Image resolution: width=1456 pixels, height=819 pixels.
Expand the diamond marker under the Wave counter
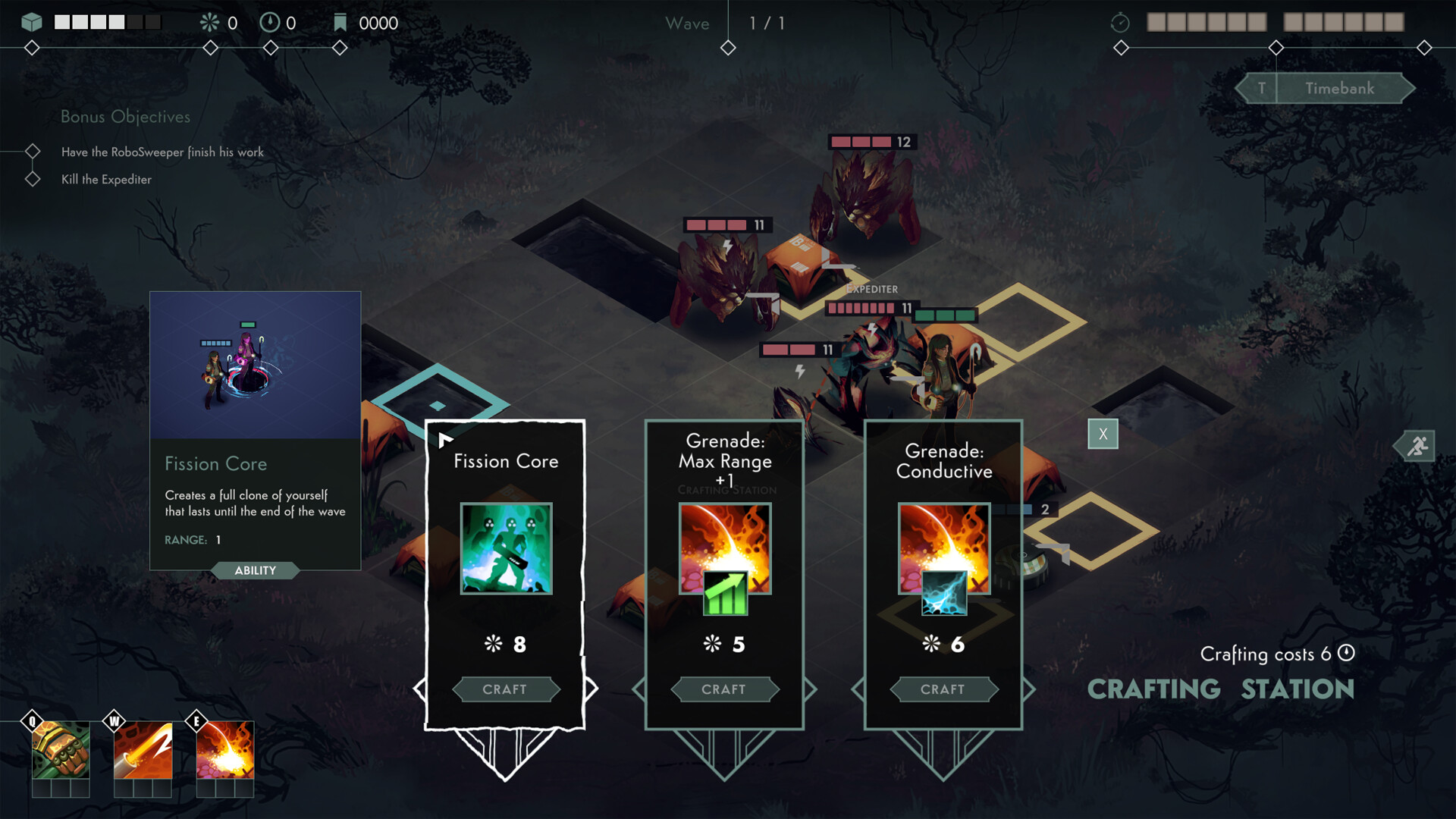(x=727, y=47)
